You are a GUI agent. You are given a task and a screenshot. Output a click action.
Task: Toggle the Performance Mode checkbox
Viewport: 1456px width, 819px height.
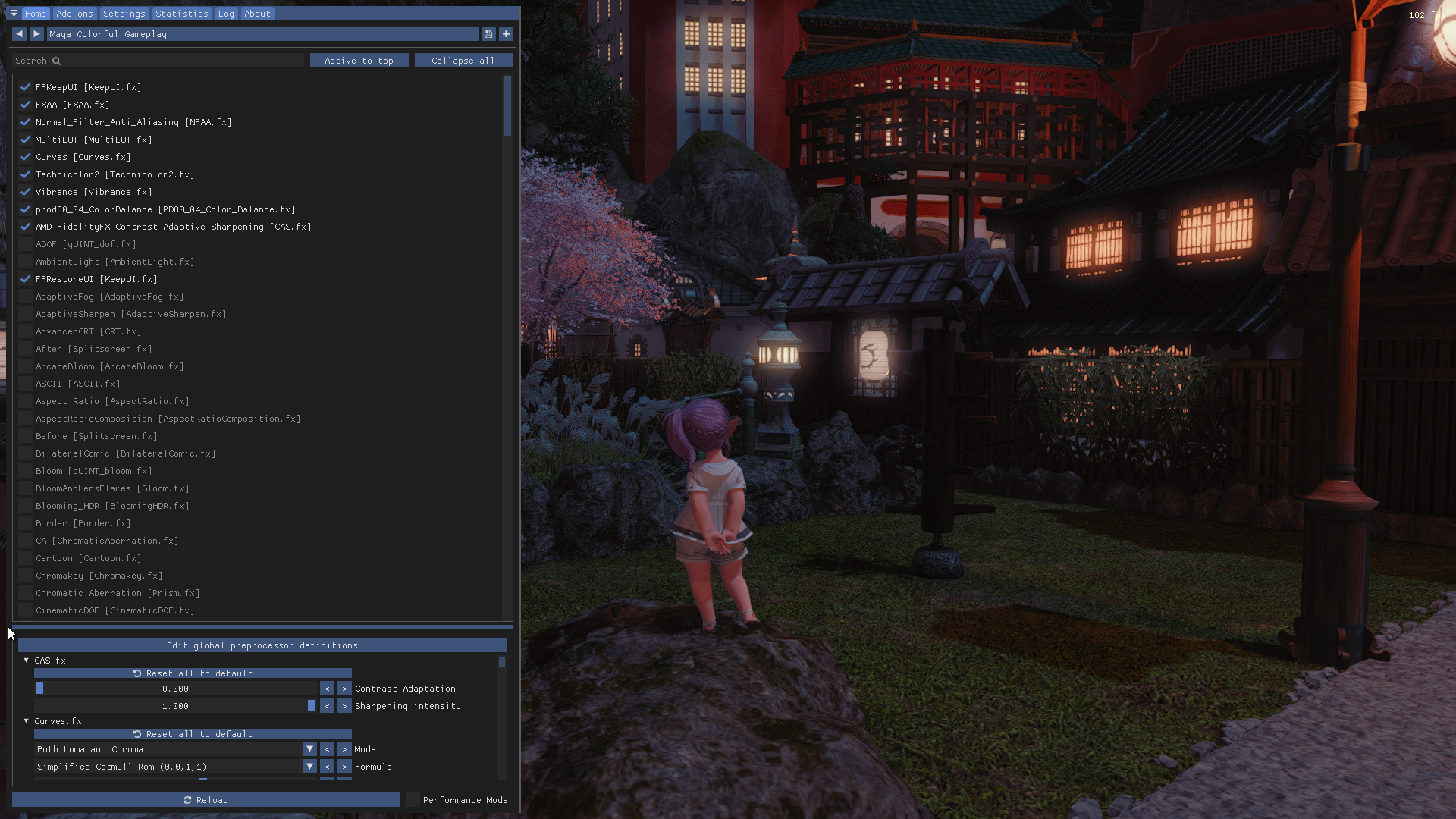coord(413,800)
